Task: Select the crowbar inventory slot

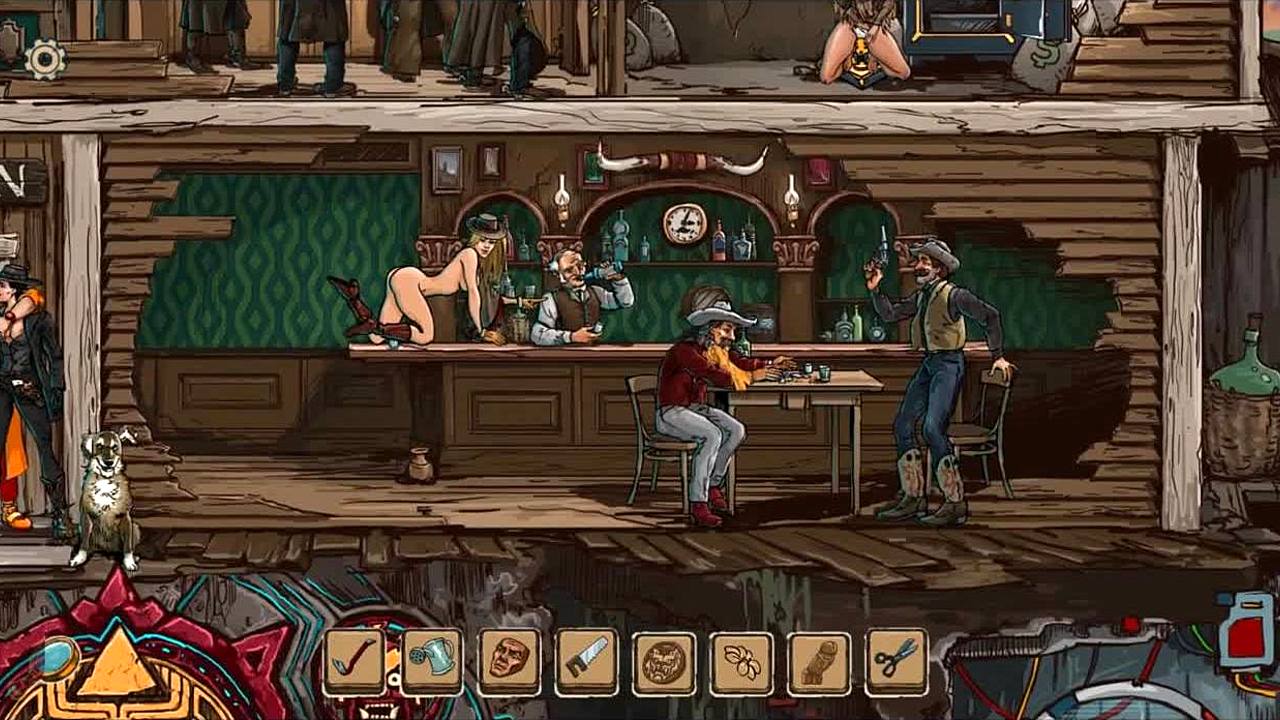Action: pos(354,661)
